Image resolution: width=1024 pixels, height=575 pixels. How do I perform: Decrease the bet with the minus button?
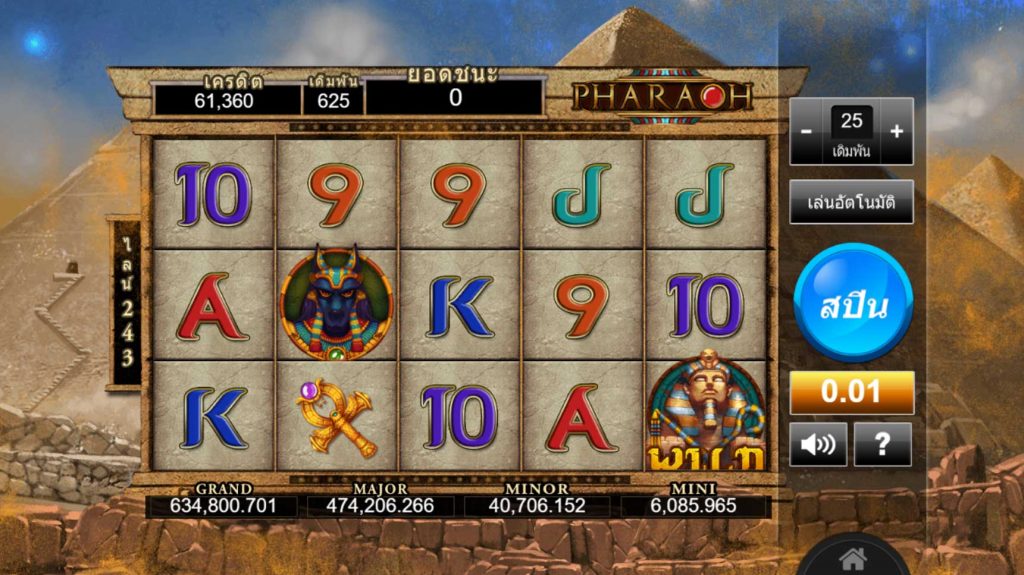click(x=807, y=131)
